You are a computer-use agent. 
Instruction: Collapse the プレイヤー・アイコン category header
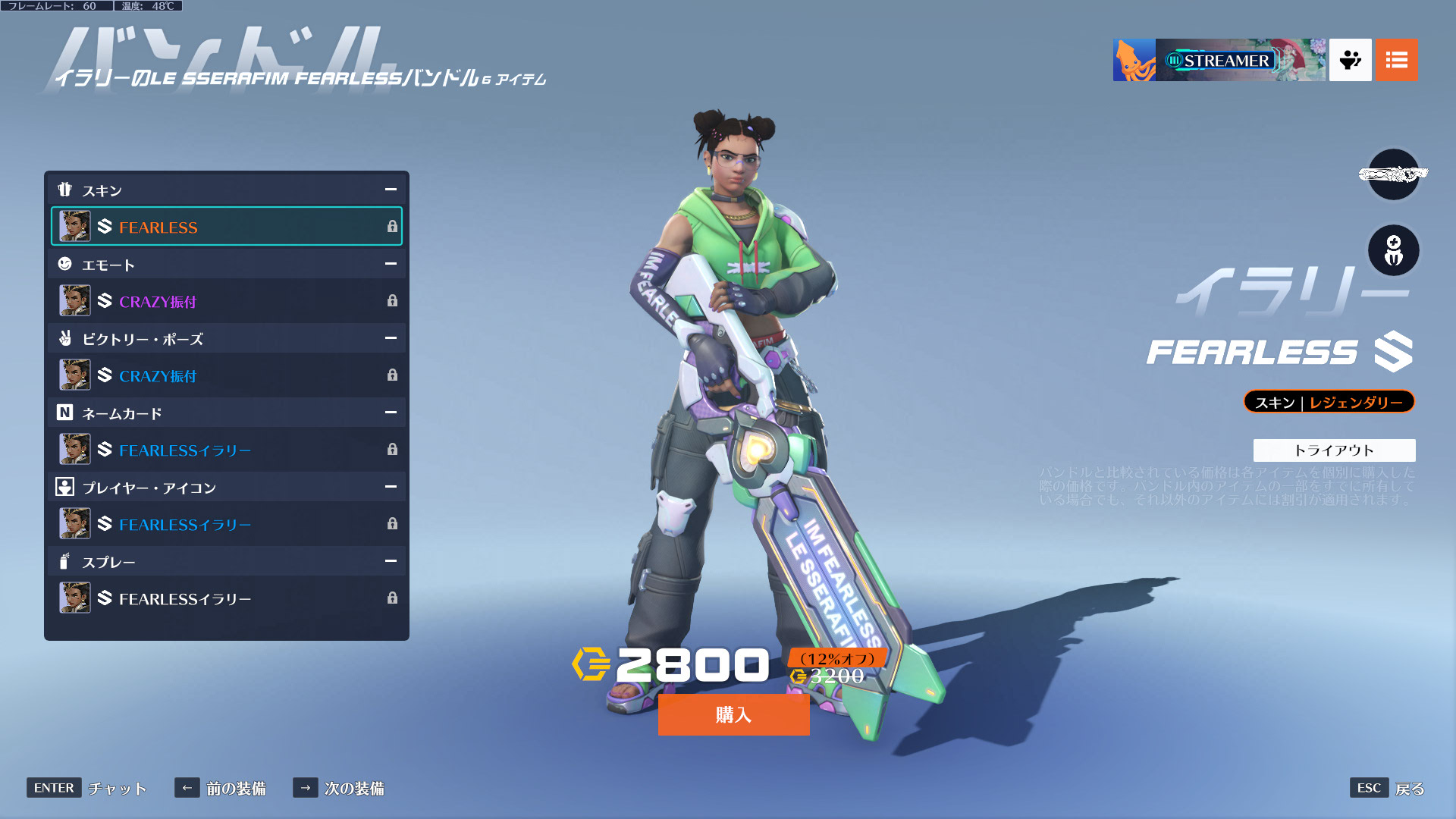point(391,487)
